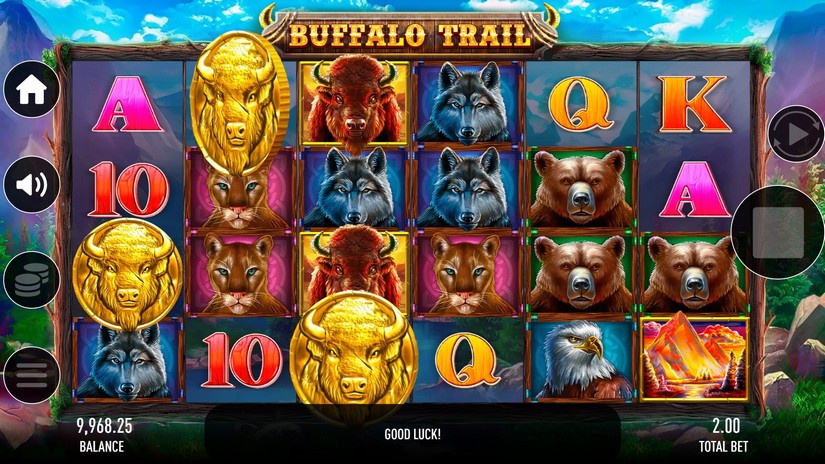Open the coin bet settings
825x464 pixels.
[31, 280]
